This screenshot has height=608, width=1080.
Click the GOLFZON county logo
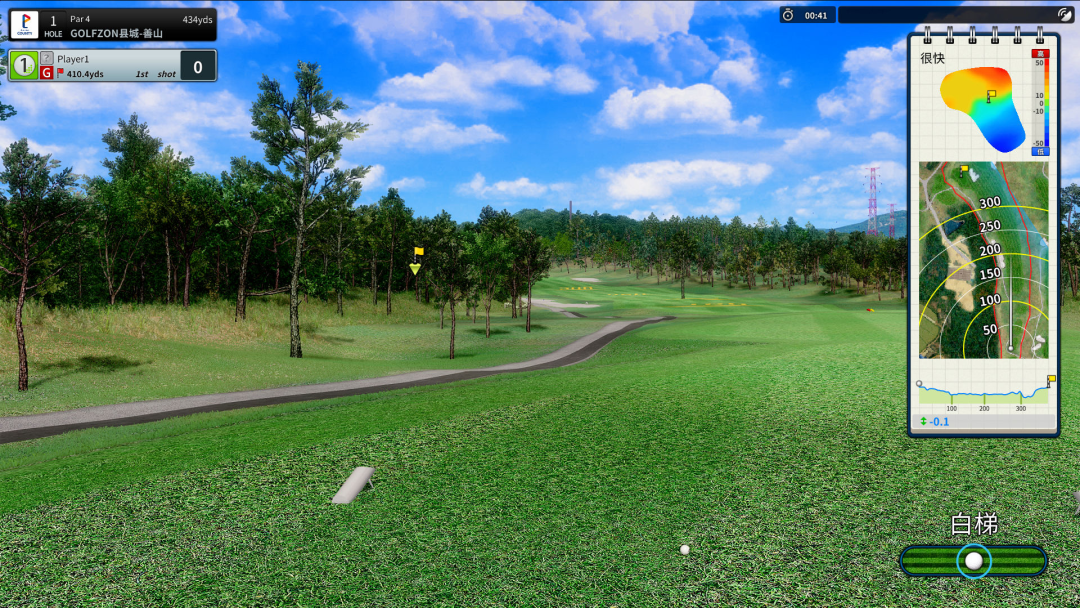pyautogui.click(x=25, y=25)
